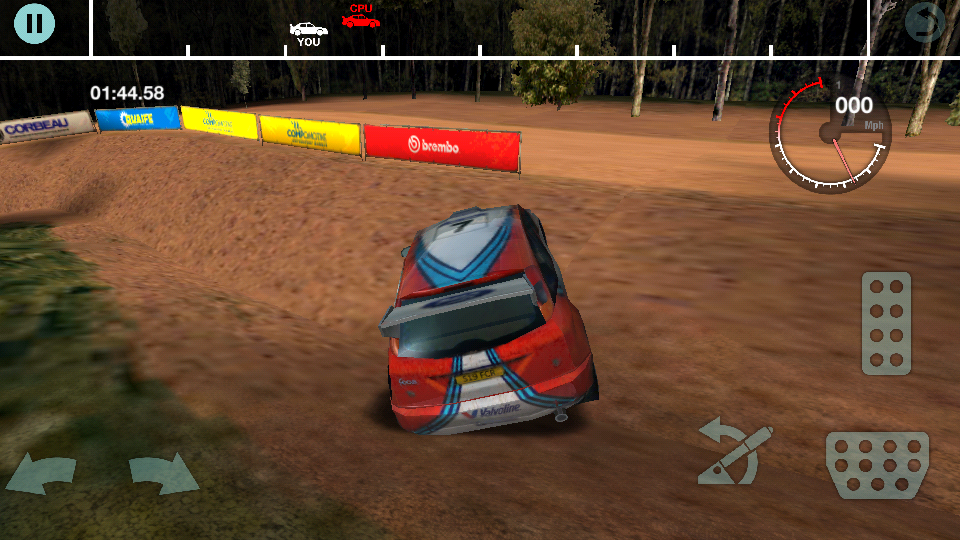Image resolution: width=960 pixels, height=540 pixels.
Task: Tap the reset car button
Action: 925,24
